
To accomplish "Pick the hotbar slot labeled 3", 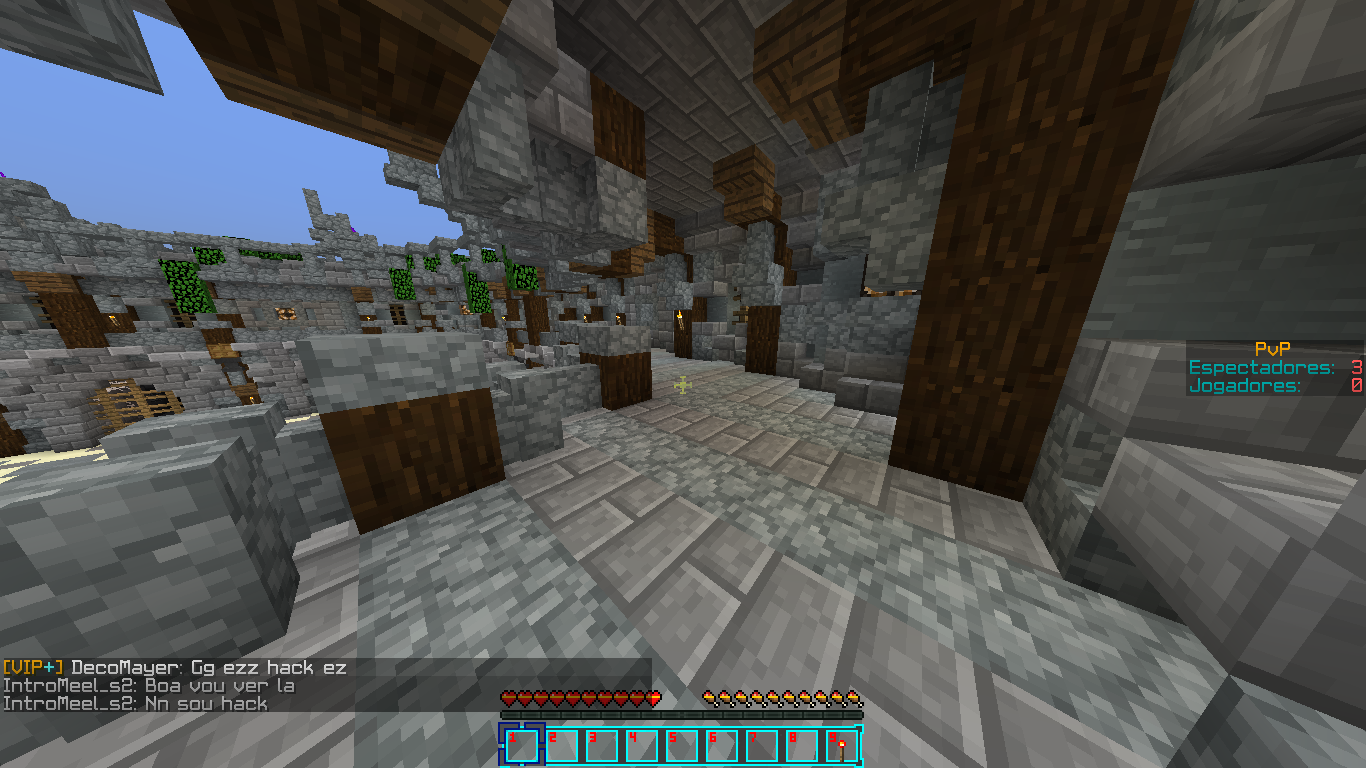I will point(601,746).
